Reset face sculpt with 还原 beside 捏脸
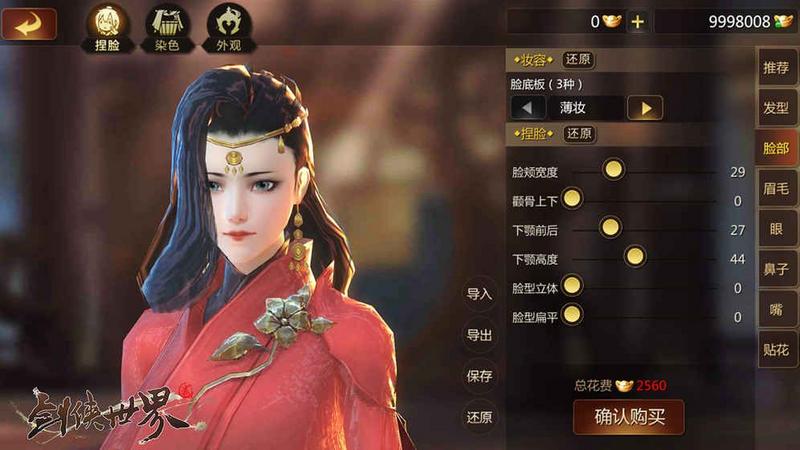Viewport: 800px width, 450px height. pos(578,134)
